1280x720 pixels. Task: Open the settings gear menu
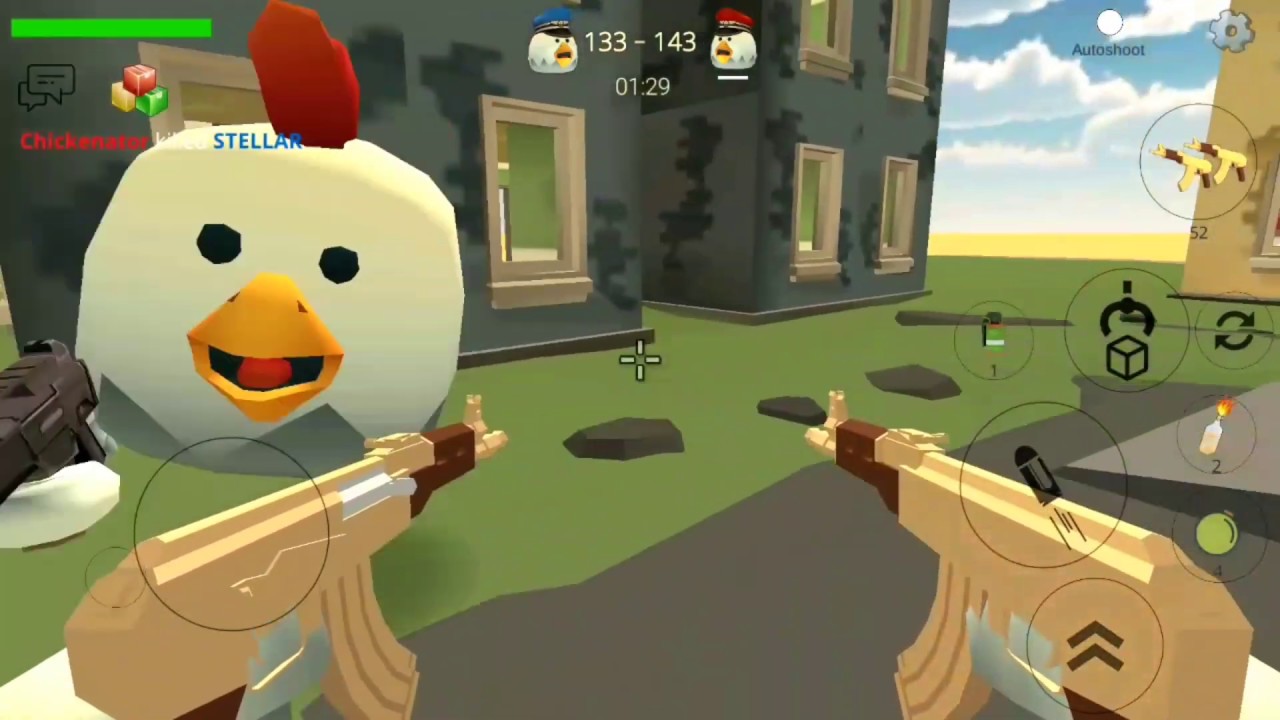[1231, 32]
